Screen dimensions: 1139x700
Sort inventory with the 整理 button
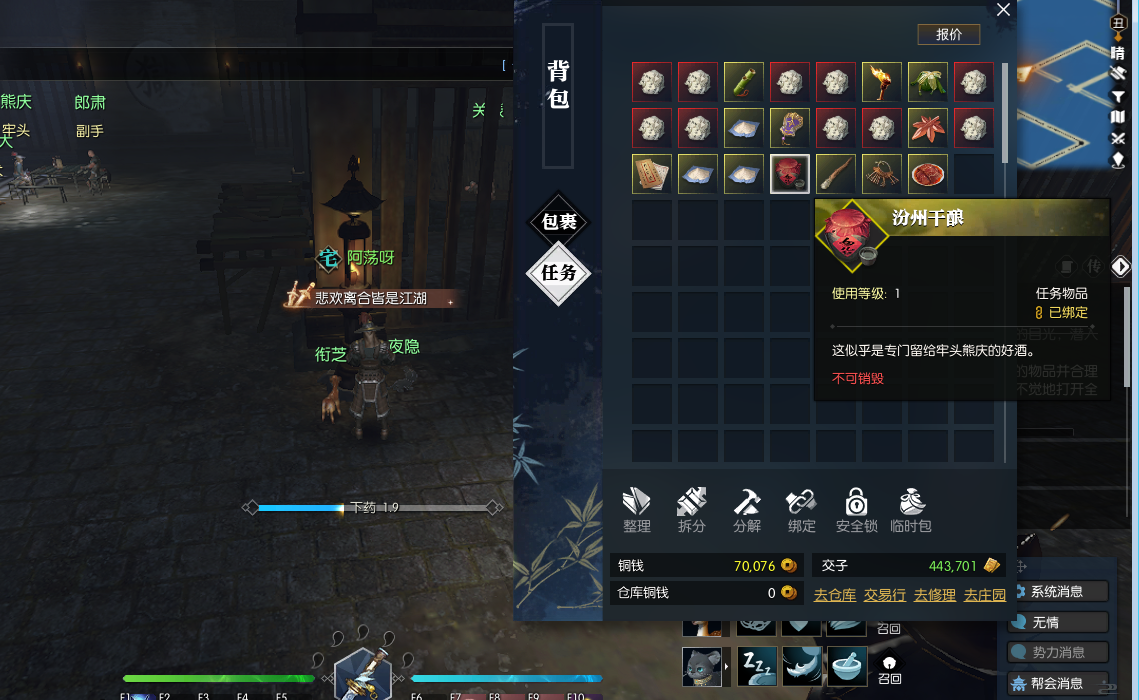tap(637, 510)
